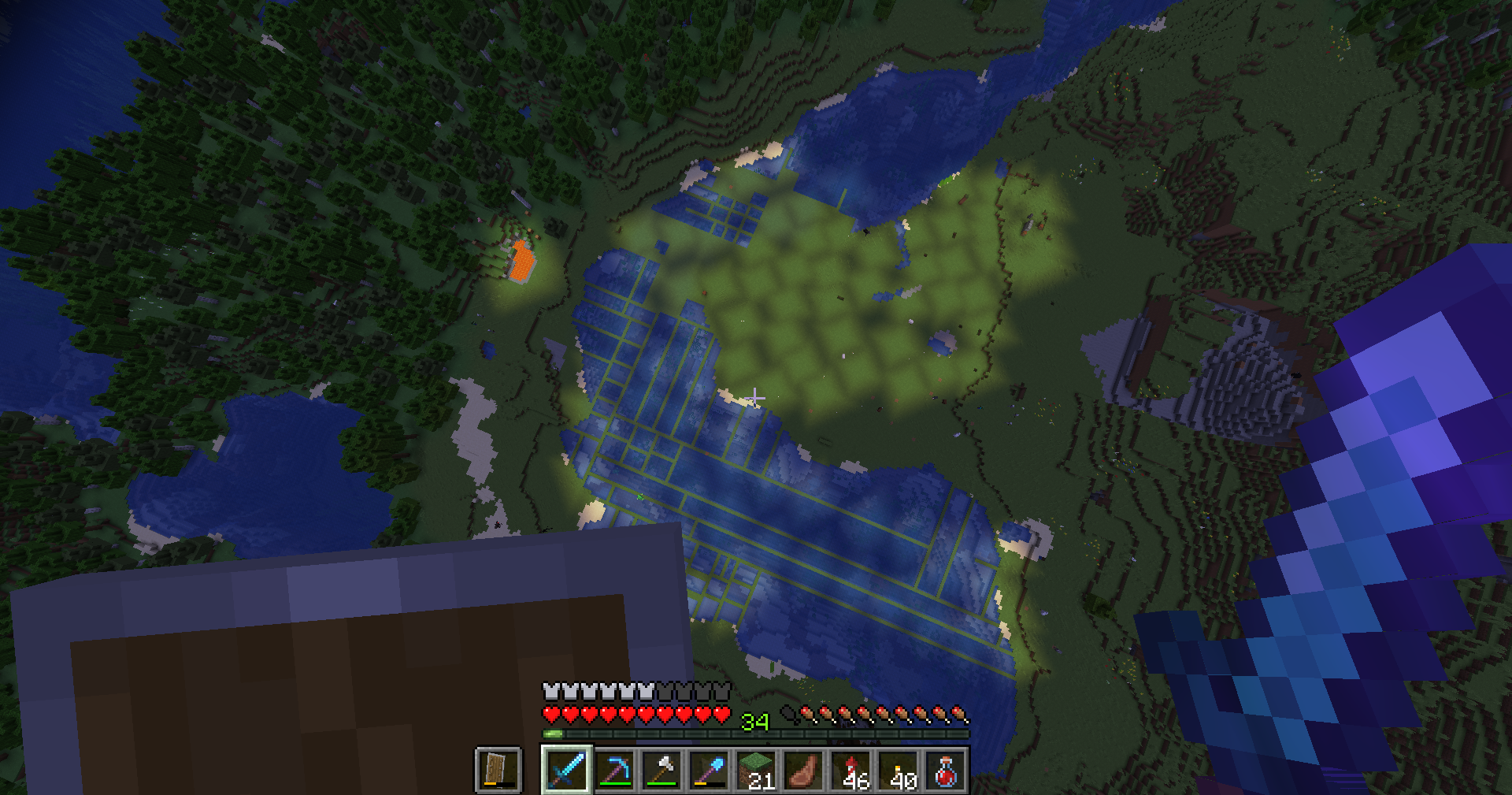Select the diamond sword hotbar slot
Viewport: 1512px width, 795px height.
tap(567, 770)
